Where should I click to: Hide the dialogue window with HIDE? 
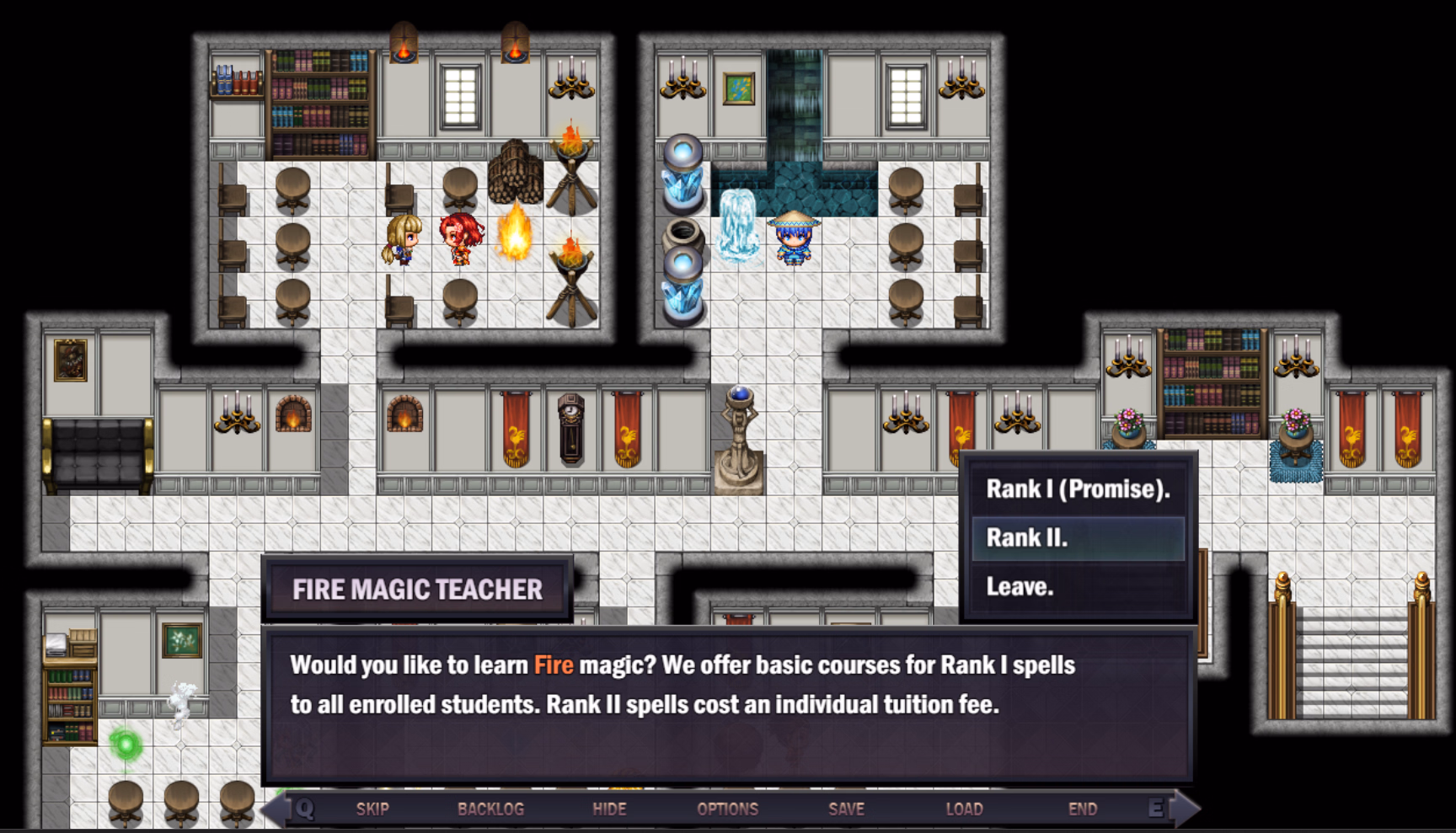(609, 809)
